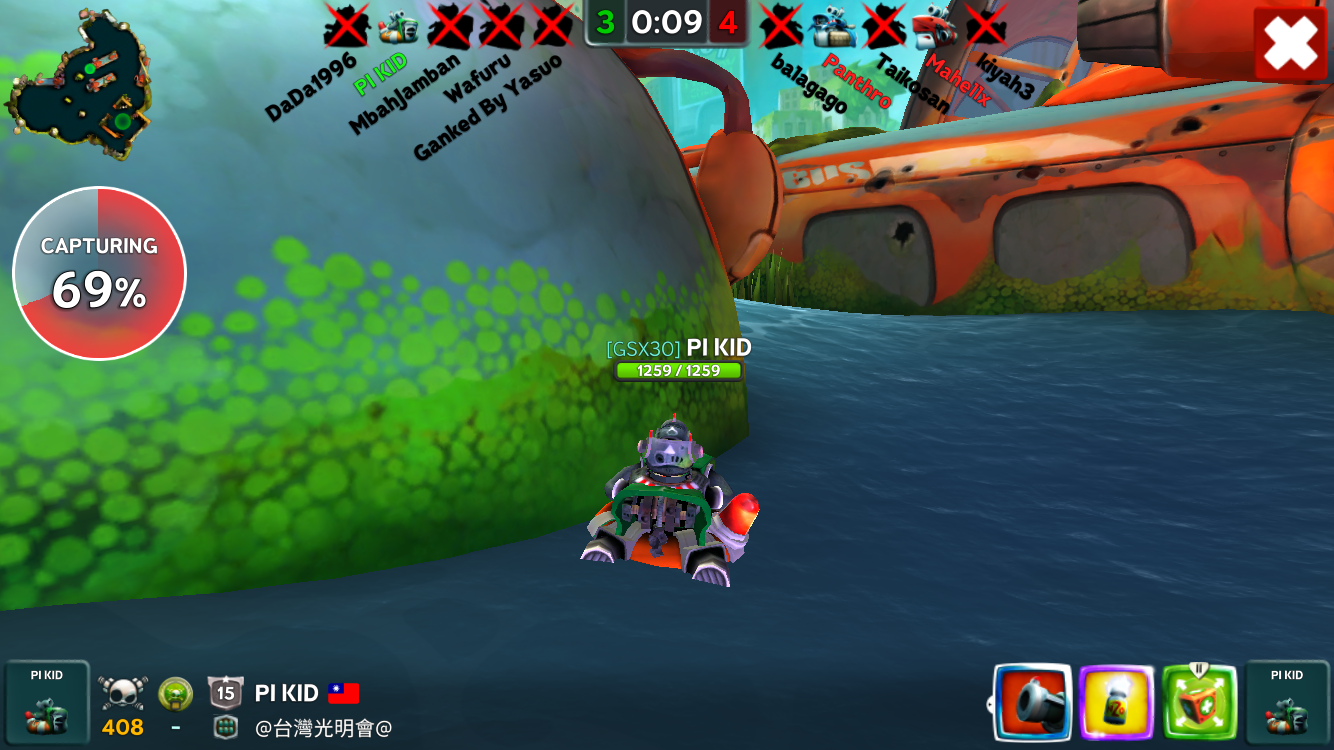The image size is (1334, 750).
Task: Select the yellow bottle item slot
Action: tap(1117, 702)
